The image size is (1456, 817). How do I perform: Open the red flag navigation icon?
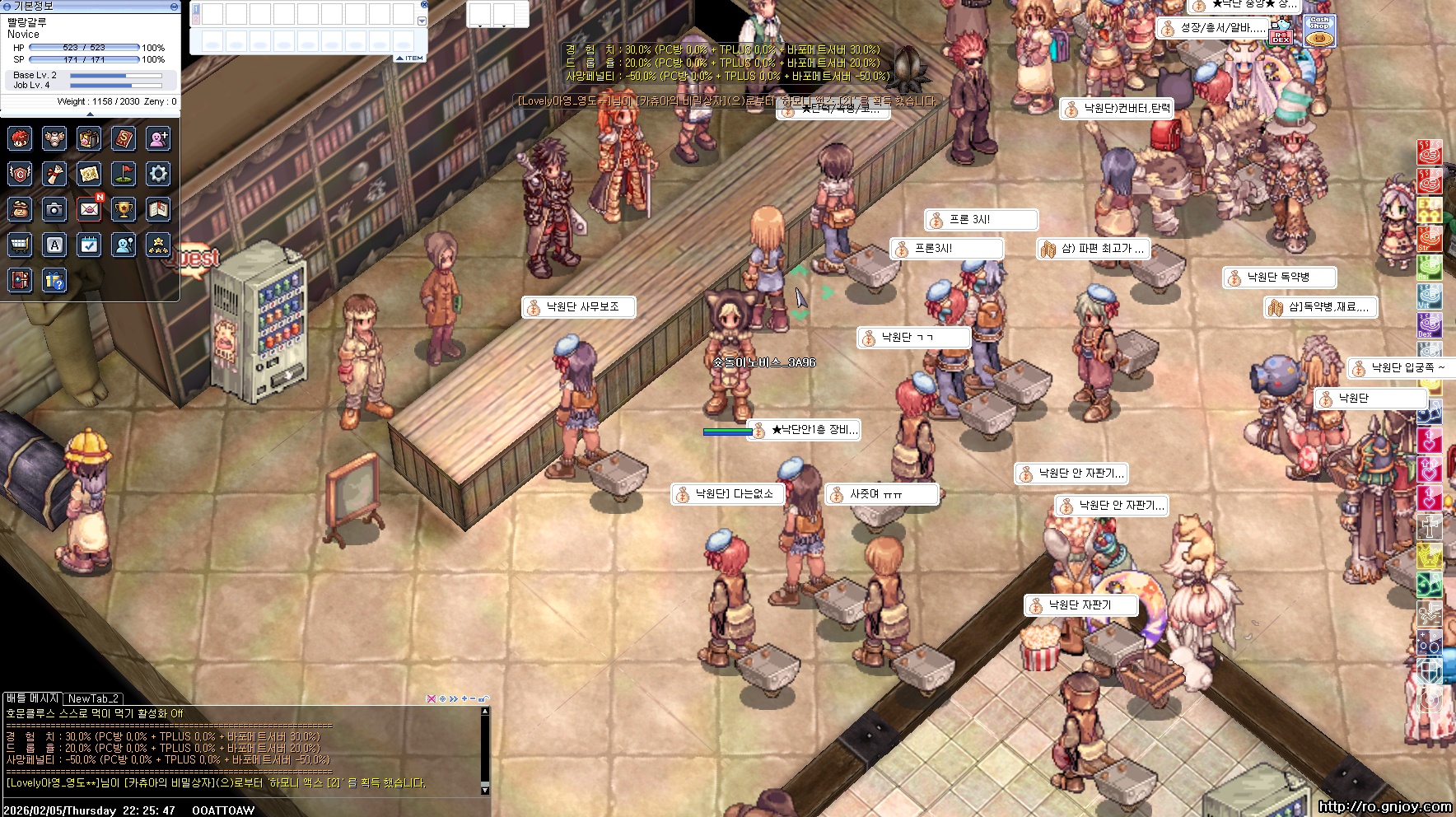(x=124, y=174)
